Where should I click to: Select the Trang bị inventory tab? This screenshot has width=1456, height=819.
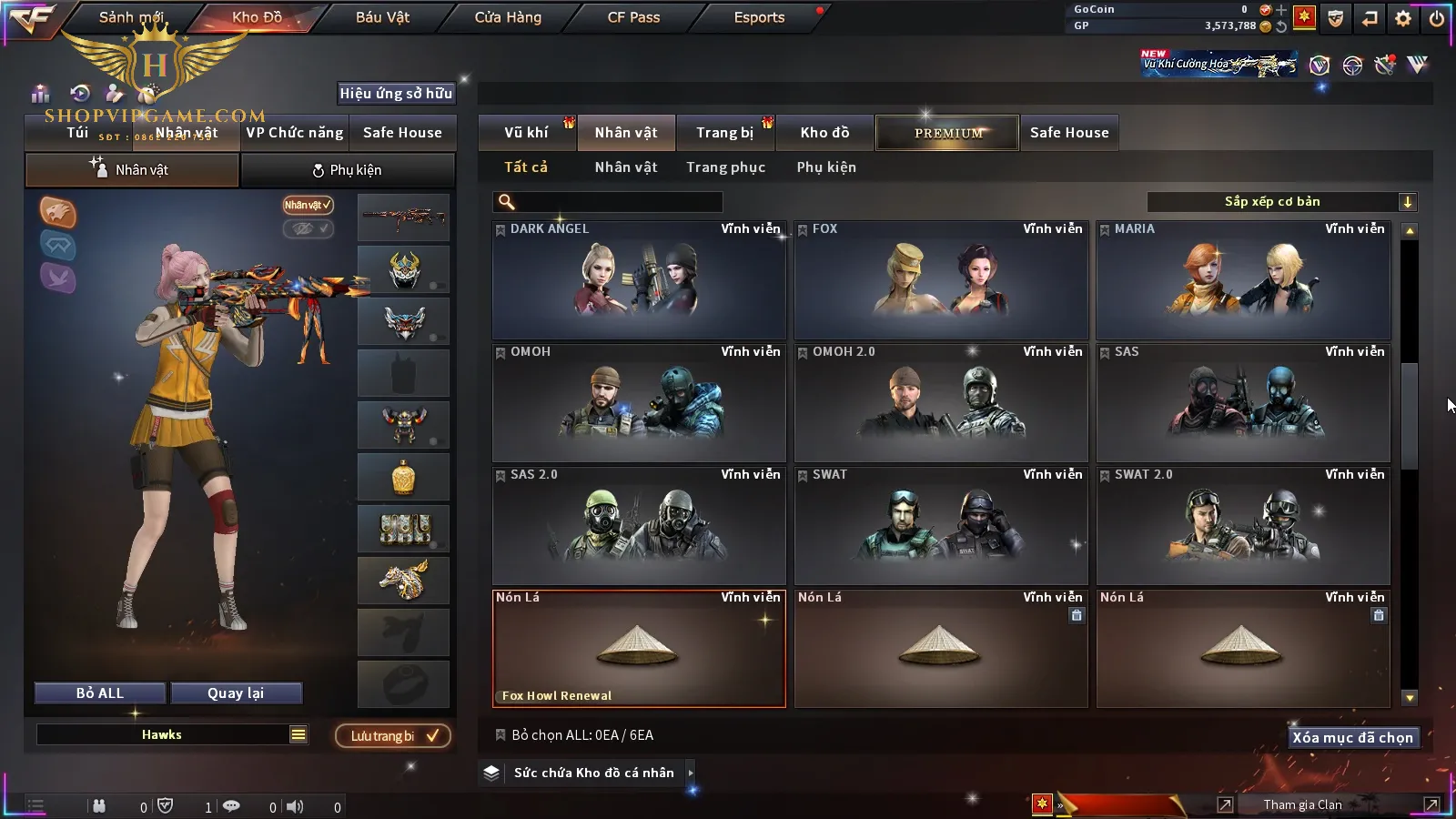pyautogui.click(x=724, y=133)
